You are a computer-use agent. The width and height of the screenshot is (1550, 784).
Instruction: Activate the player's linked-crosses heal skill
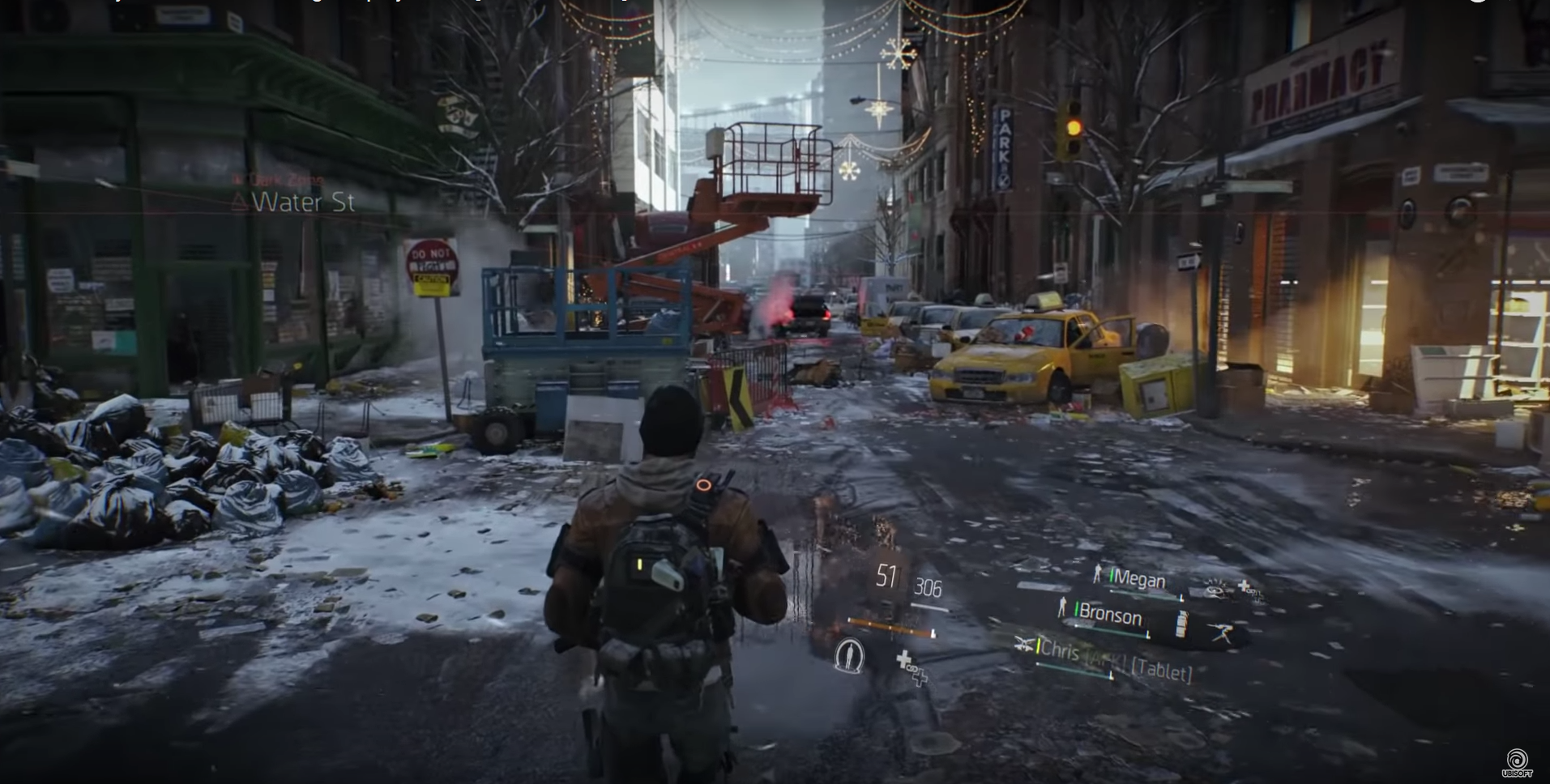click(x=912, y=668)
